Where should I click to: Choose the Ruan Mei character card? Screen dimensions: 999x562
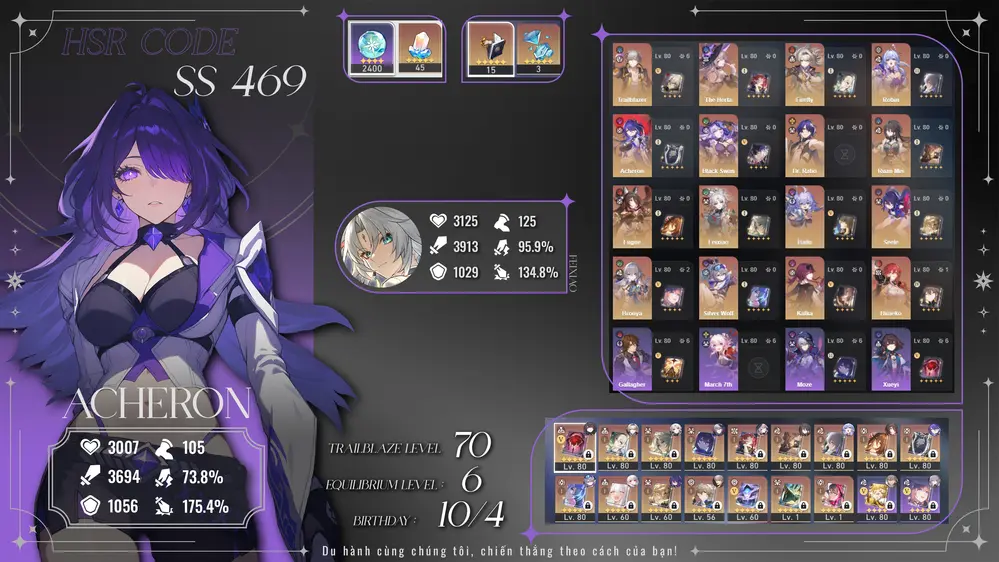point(890,145)
